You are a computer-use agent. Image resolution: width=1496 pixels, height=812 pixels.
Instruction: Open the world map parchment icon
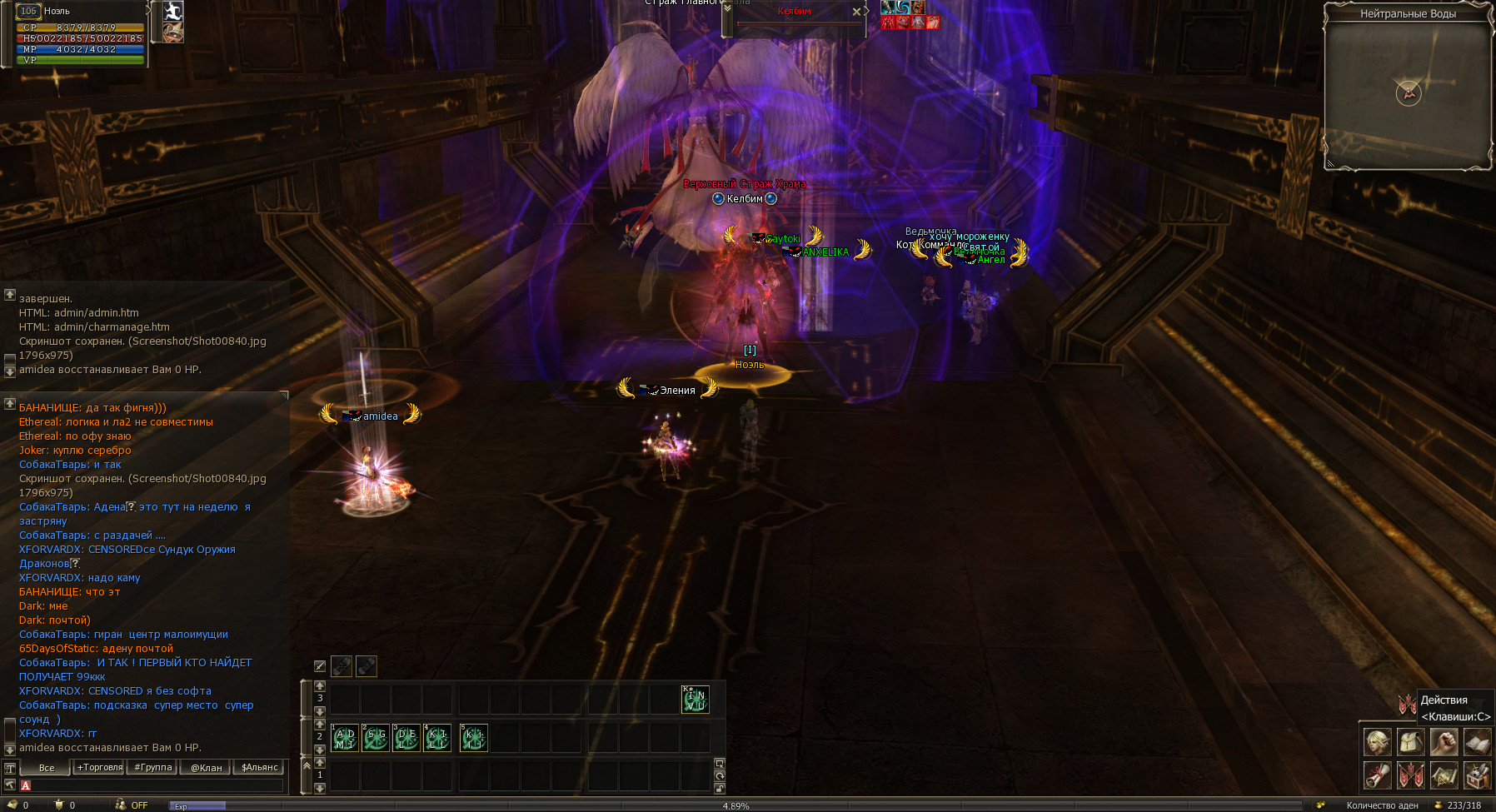tap(1444, 775)
